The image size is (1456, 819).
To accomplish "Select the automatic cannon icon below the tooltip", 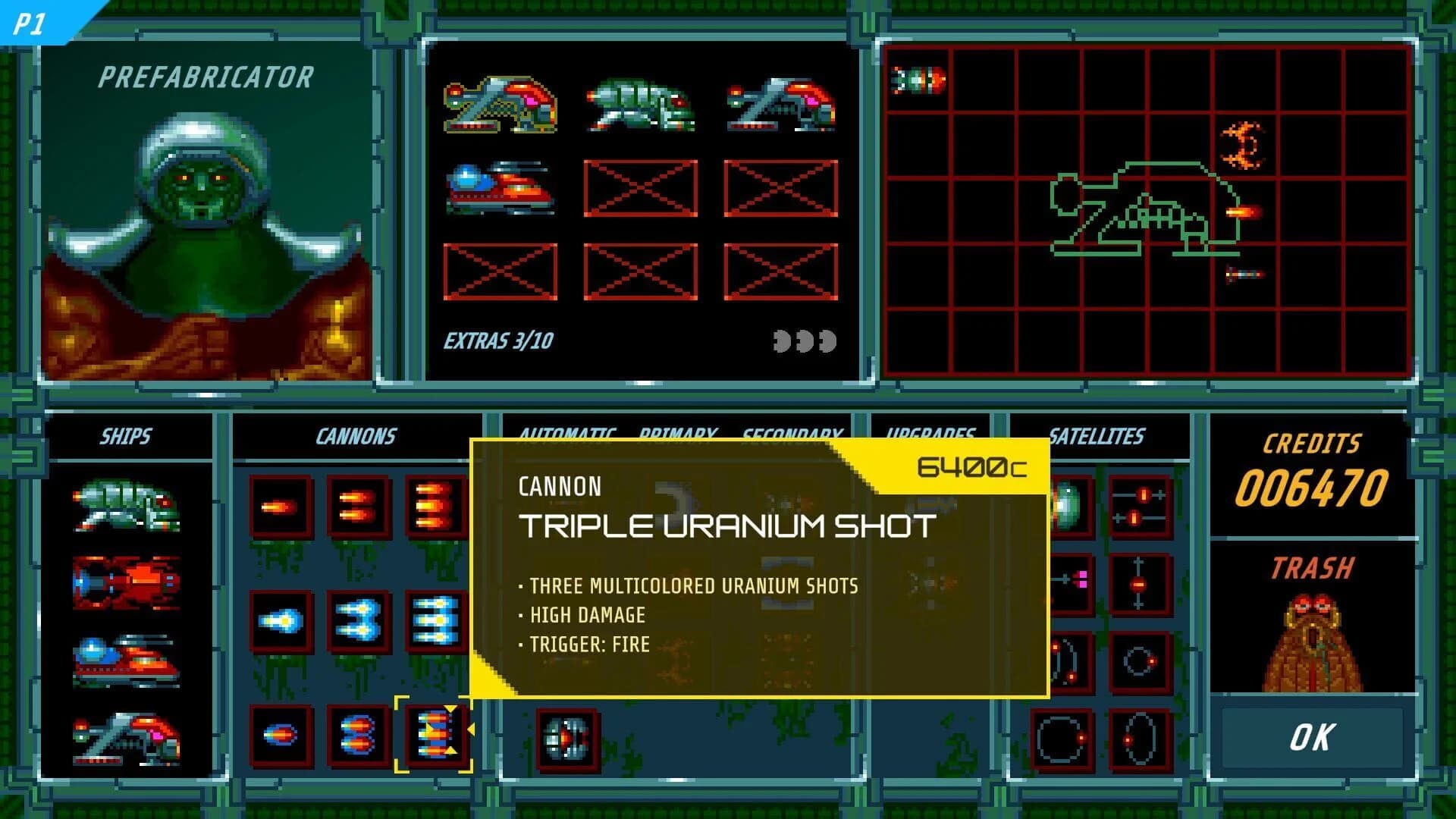I will click(569, 739).
